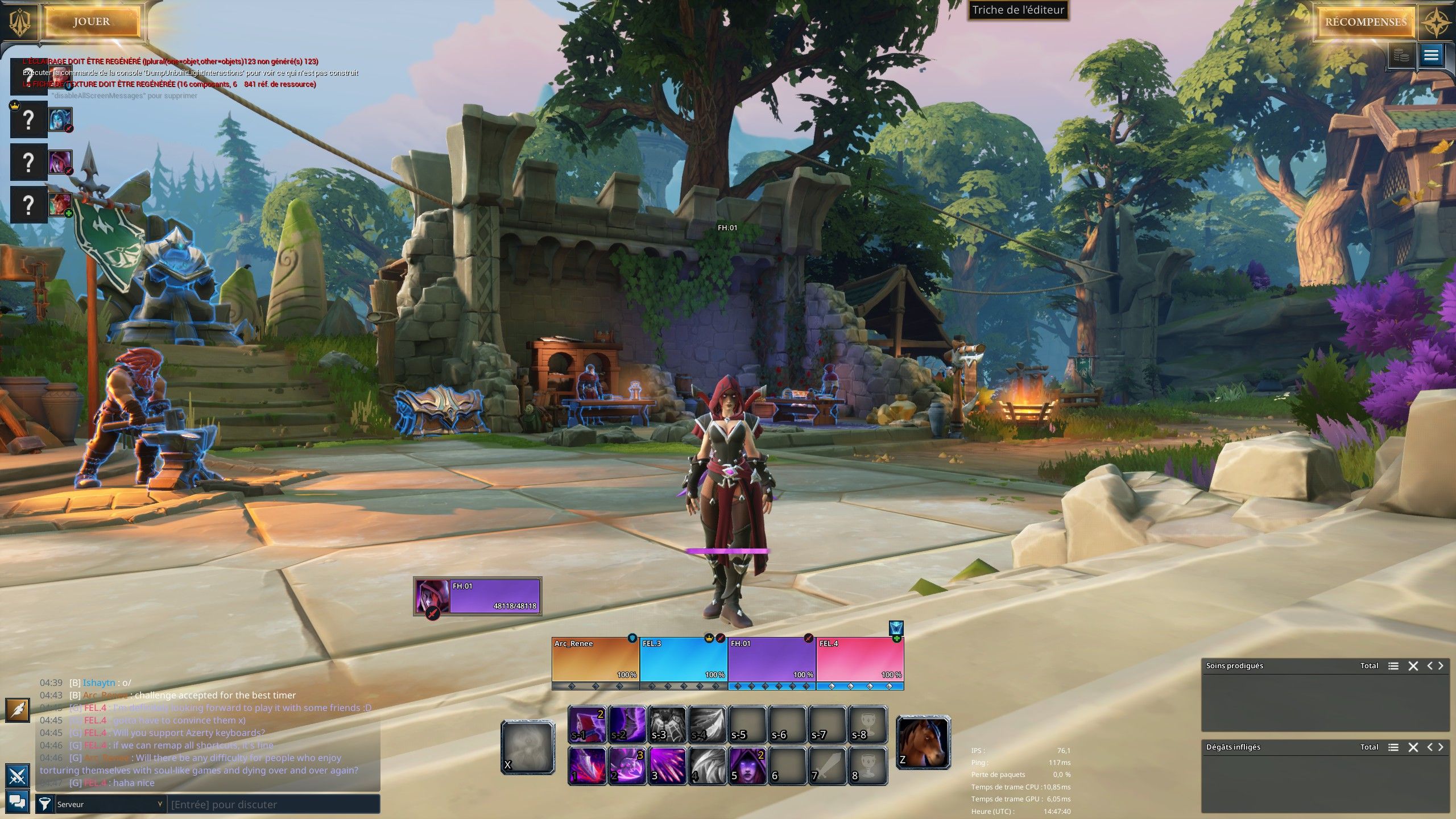
Task: Select Arc_Renee's orange party frame
Action: tap(595, 659)
